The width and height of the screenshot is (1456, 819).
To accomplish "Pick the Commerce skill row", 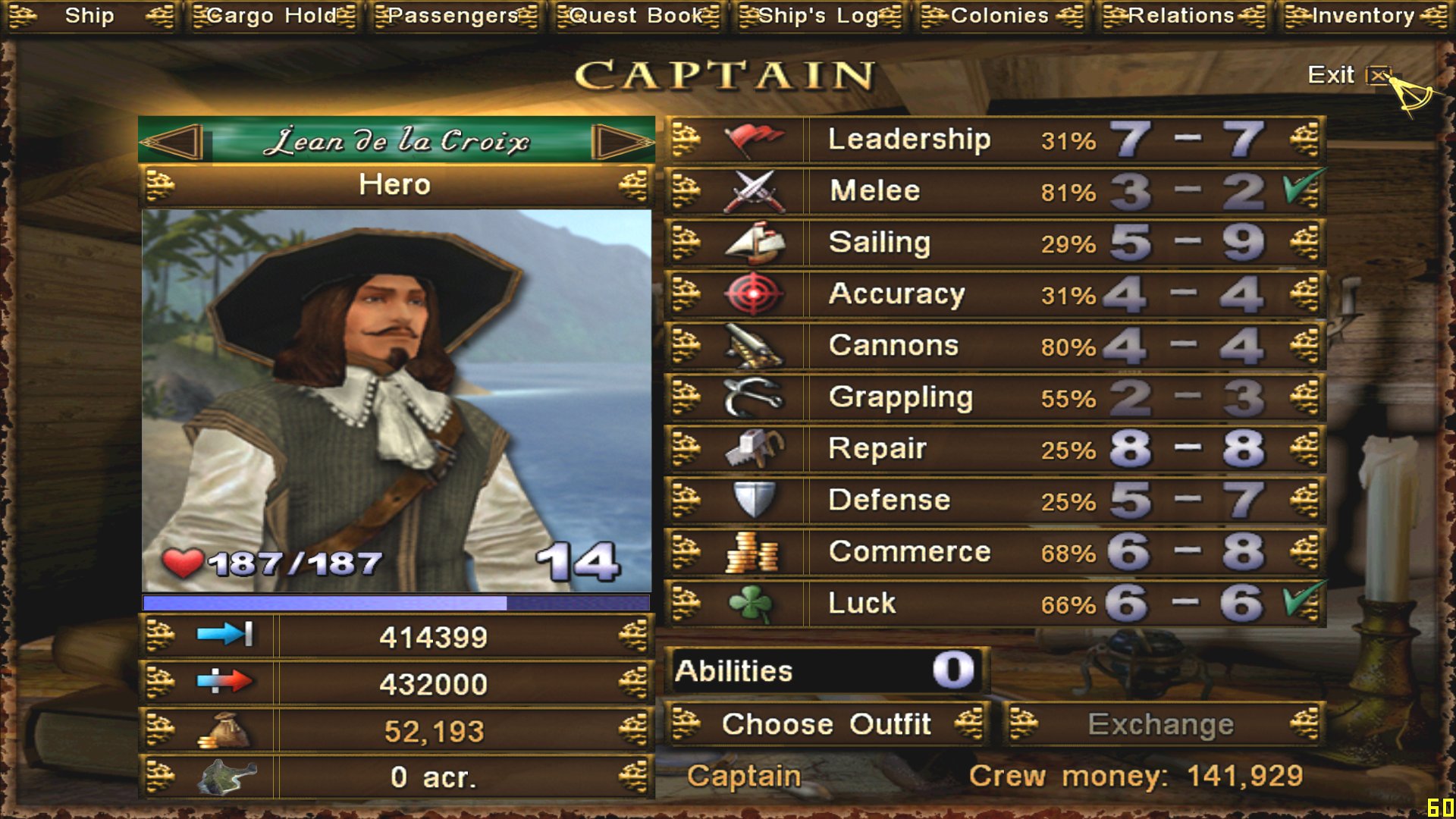I will click(x=993, y=552).
